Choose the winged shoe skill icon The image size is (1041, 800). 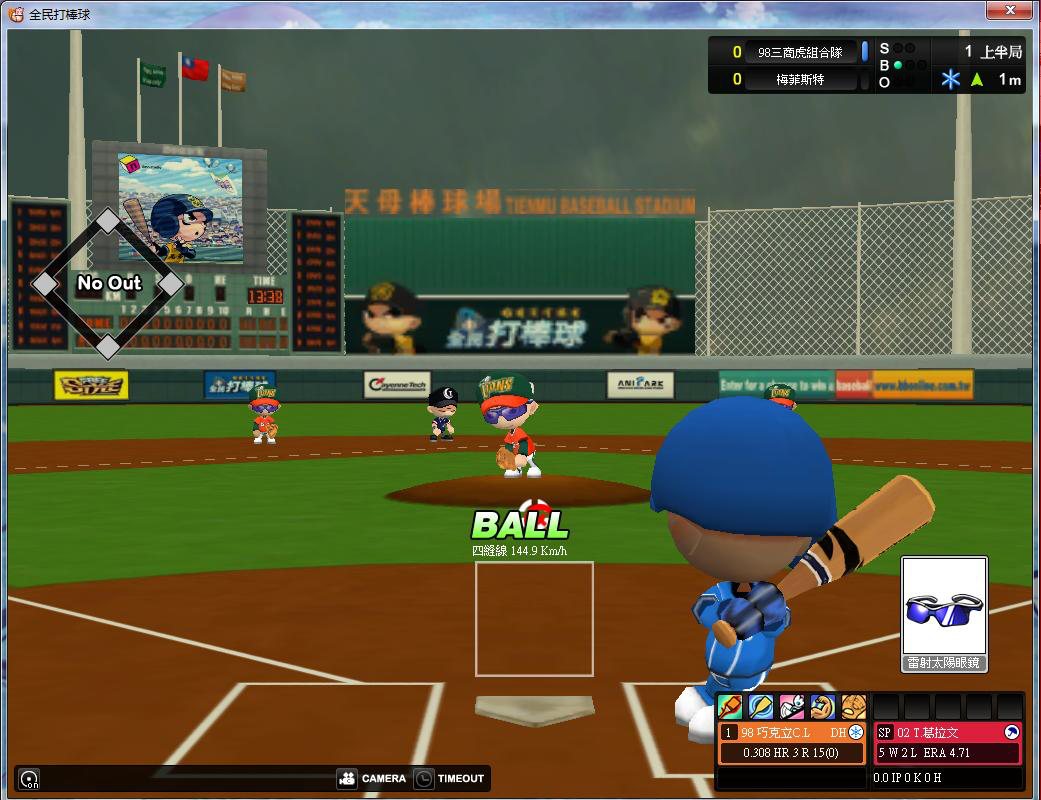[792, 707]
